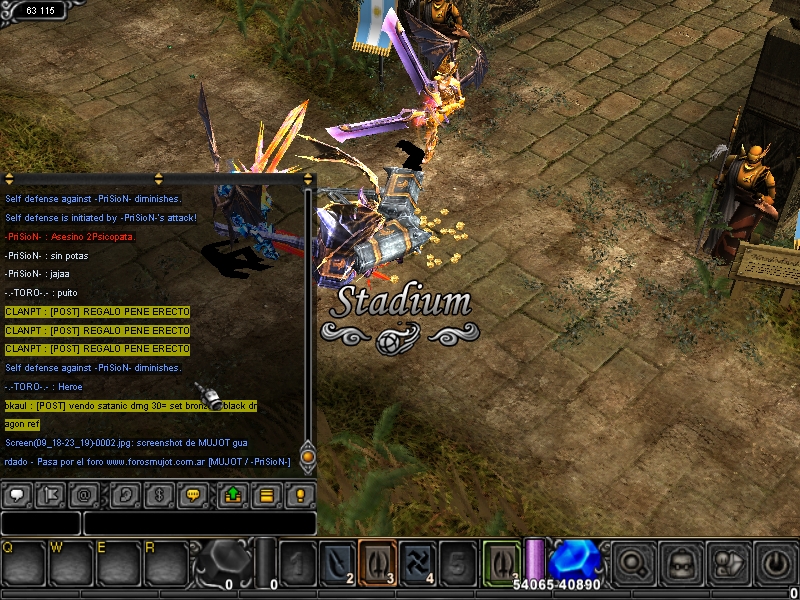800x600 pixels.
Task: Click the green-framed active skill icon
Action: [501, 562]
